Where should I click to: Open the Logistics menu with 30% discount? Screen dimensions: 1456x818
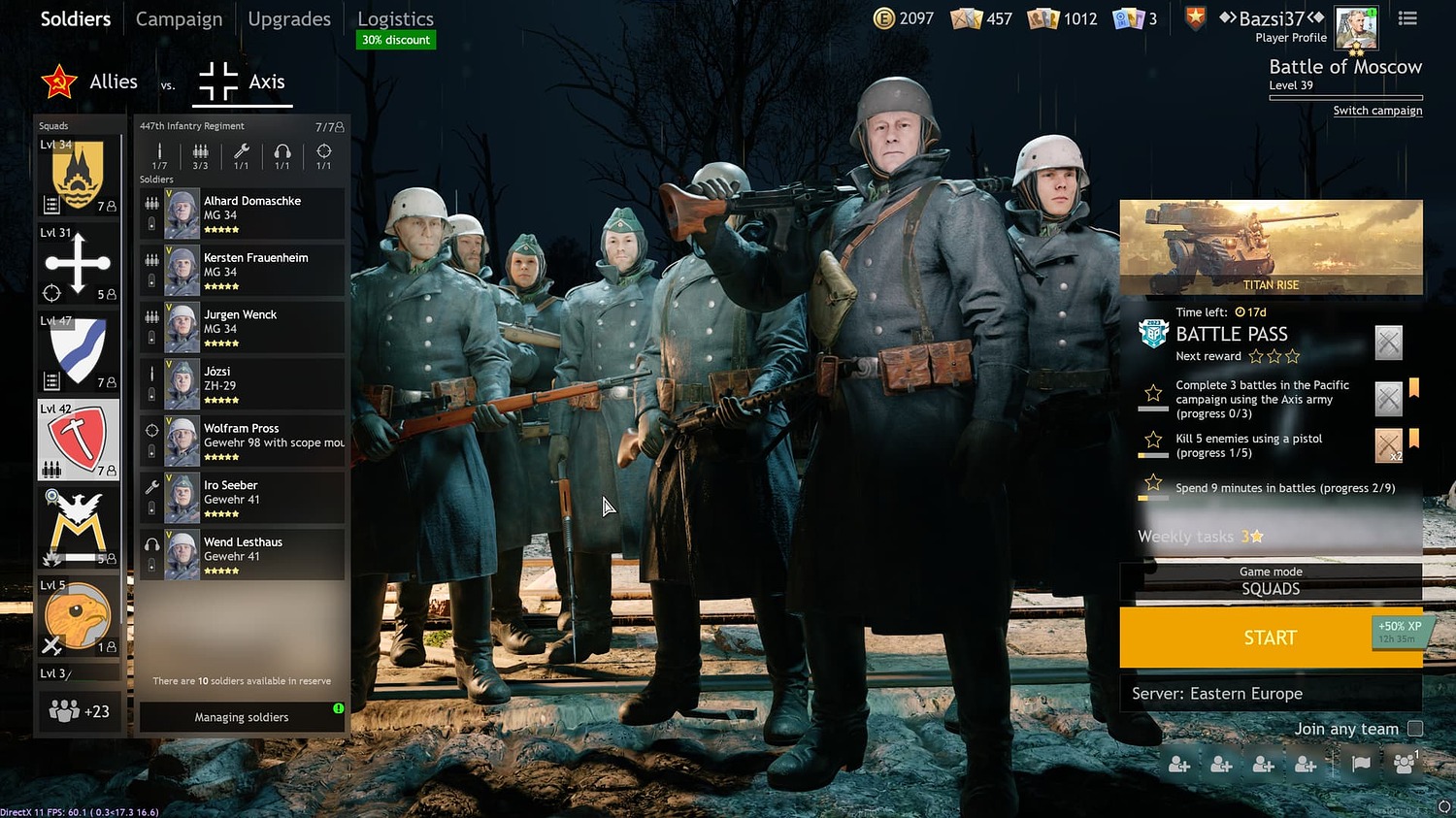(395, 18)
